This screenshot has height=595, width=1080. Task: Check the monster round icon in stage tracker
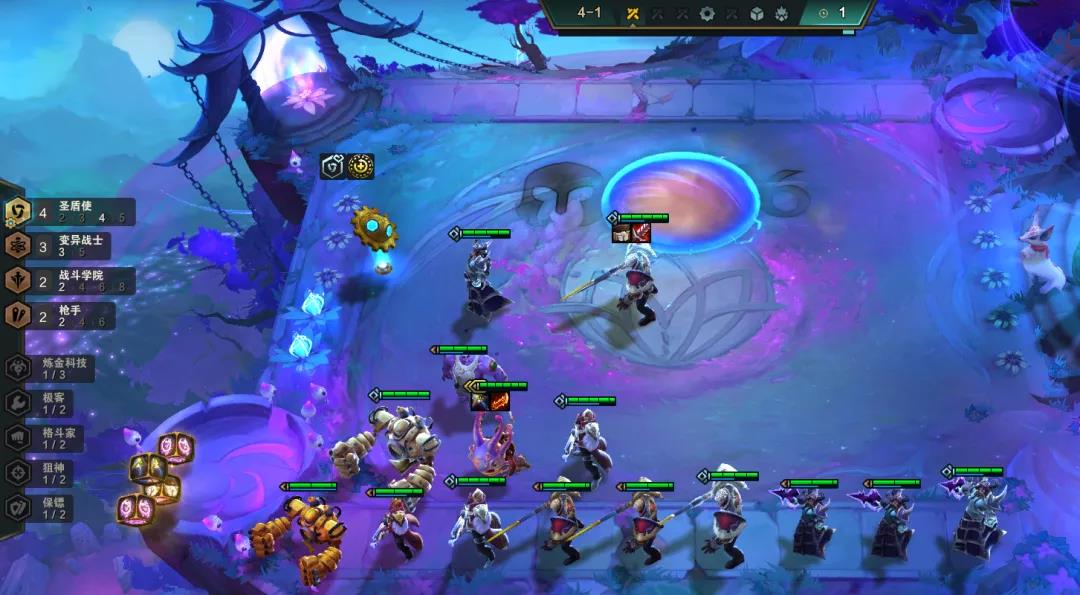point(782,14)
